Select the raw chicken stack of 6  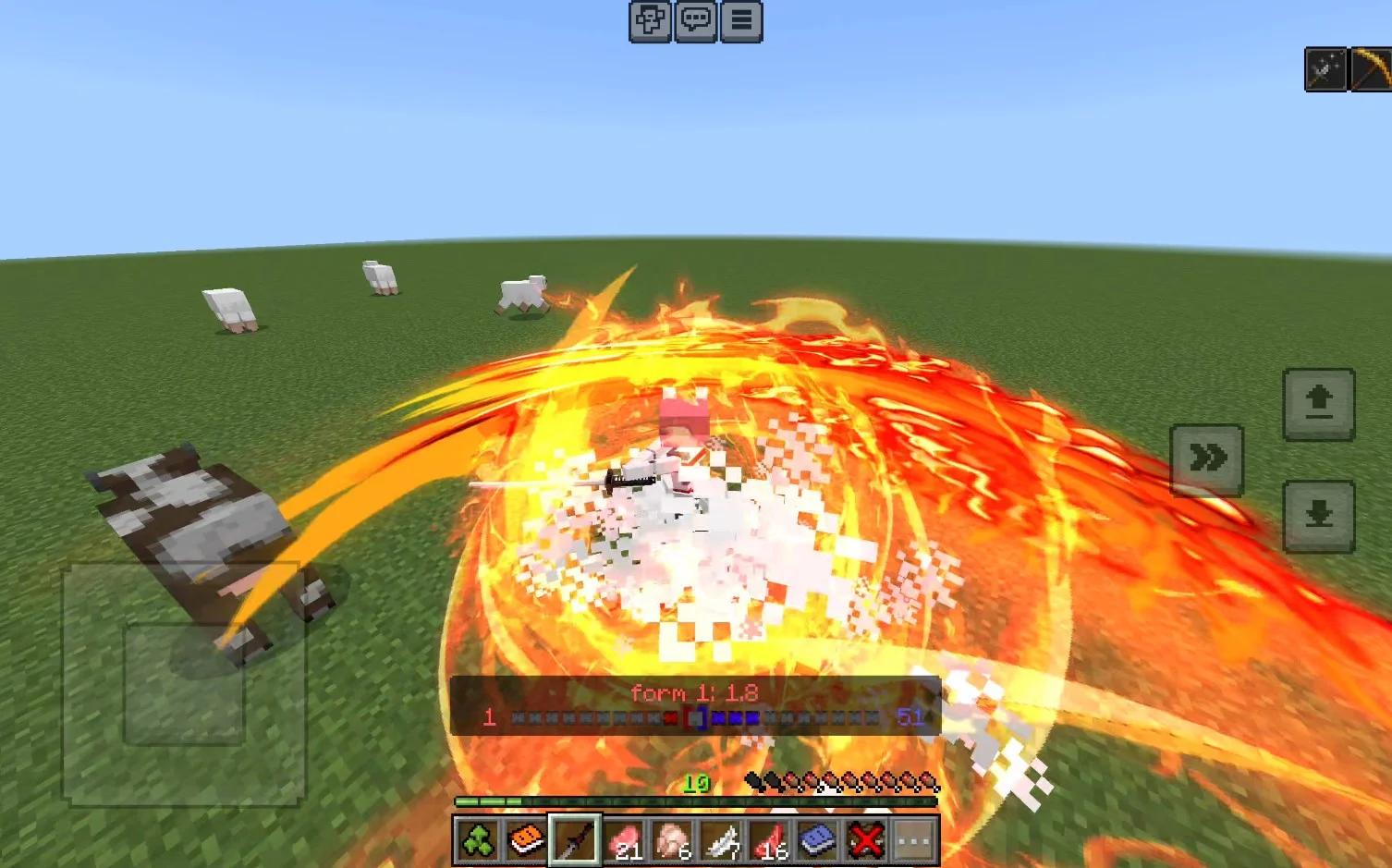coord(672,841)
